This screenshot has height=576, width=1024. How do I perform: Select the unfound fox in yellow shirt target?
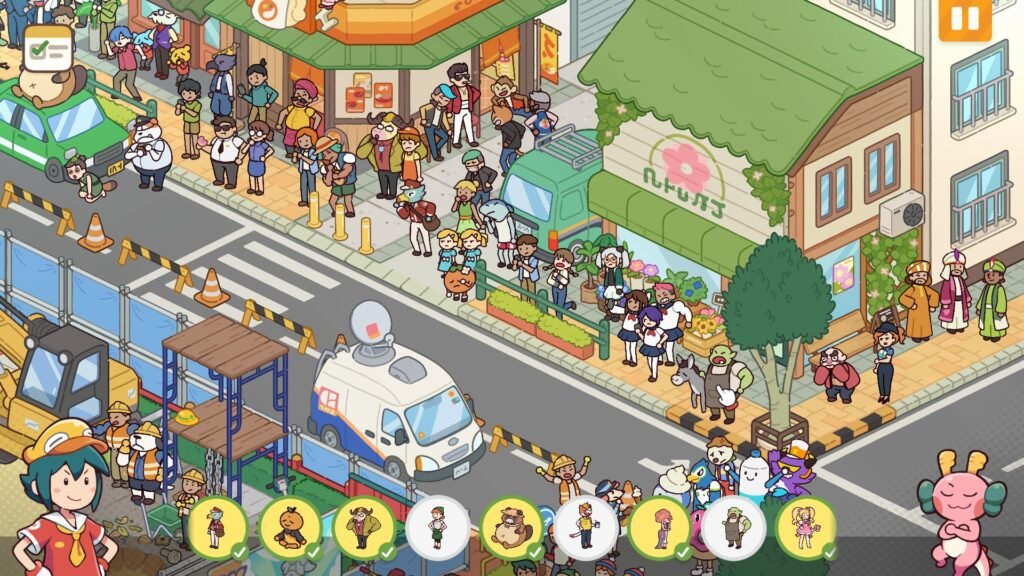click(585, 527)
